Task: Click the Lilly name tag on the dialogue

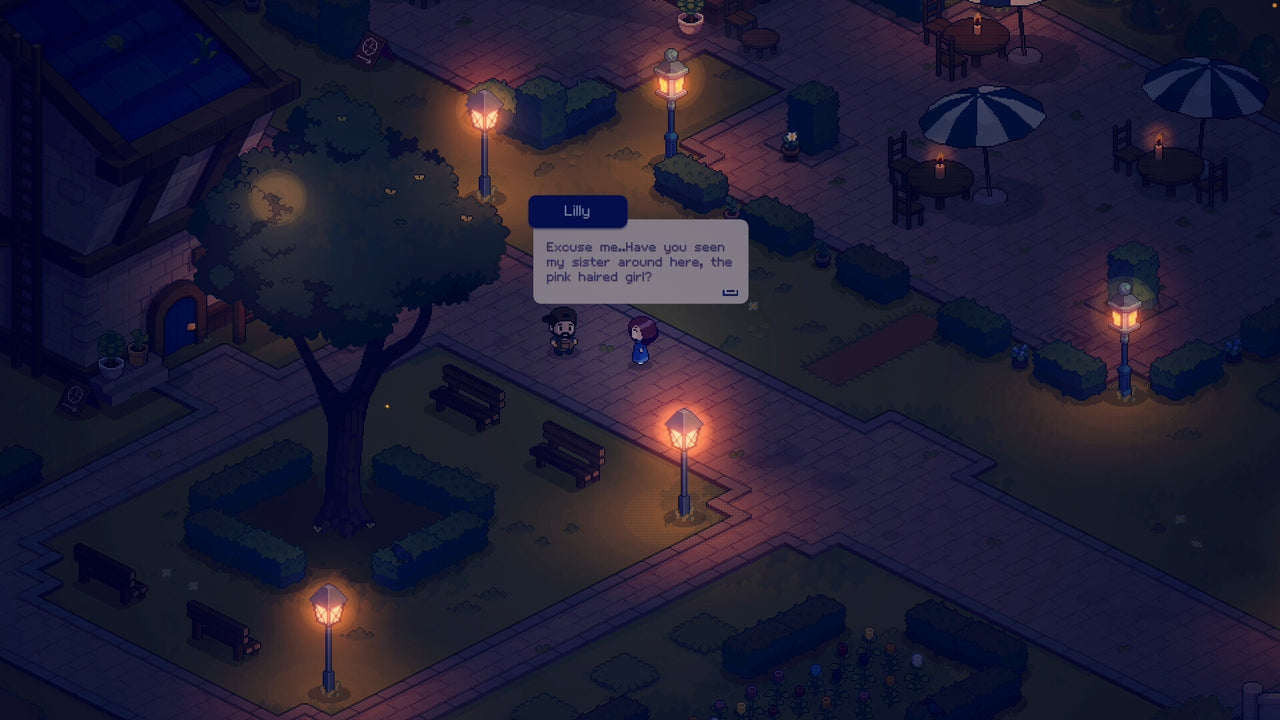Action: tap(577, 211)
